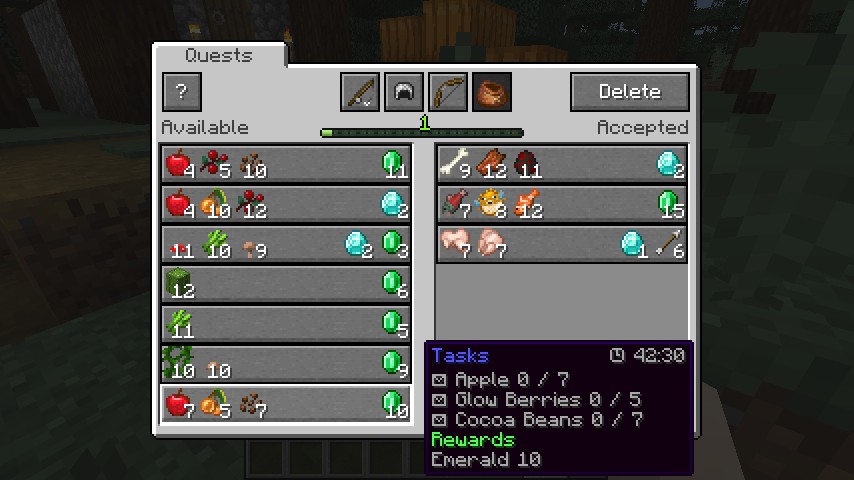
Task: Open the accepted bone quest row
Action: pos(562,164)
